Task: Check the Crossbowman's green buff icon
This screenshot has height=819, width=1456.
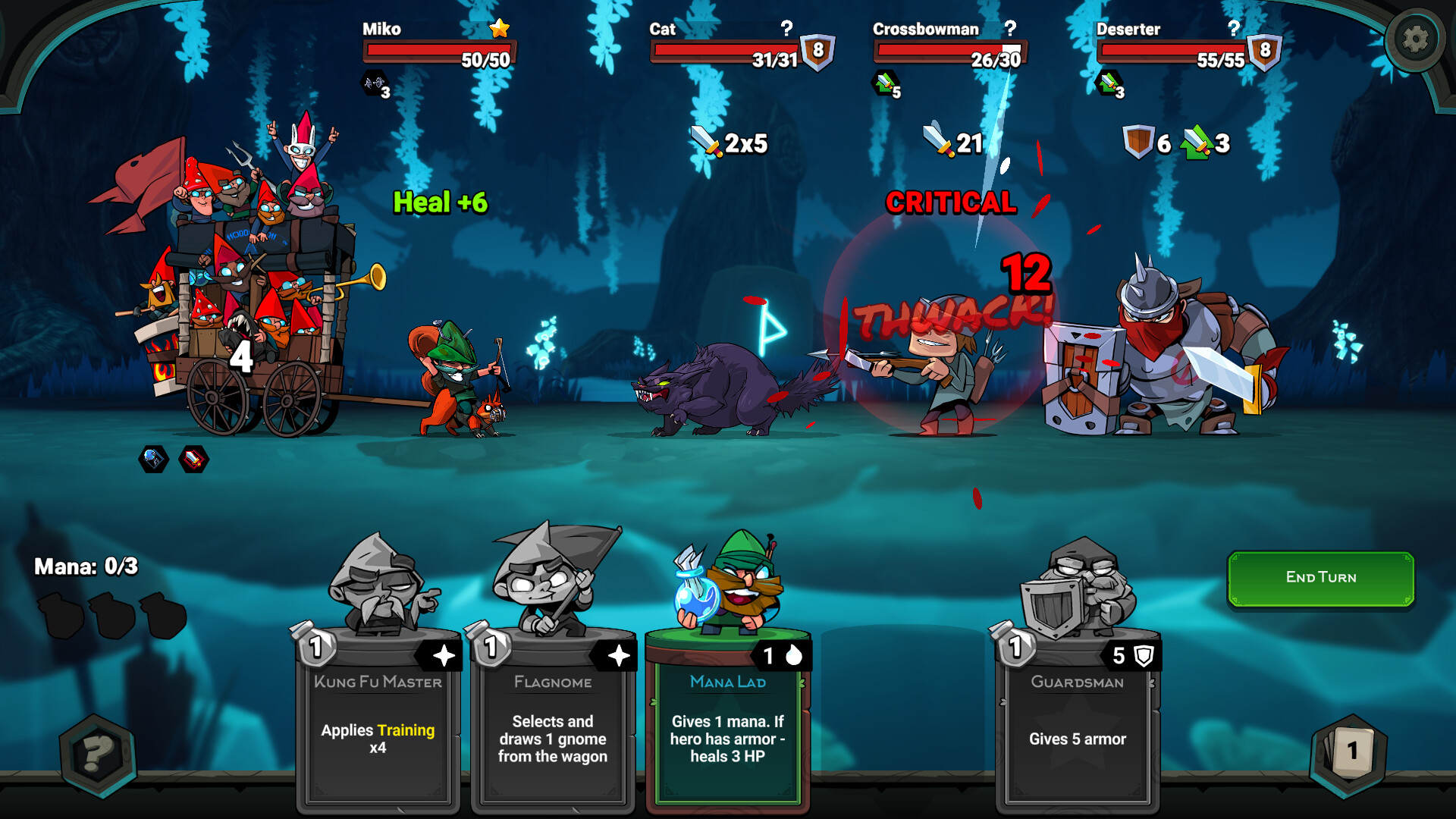Action: (x=885, y=83)
